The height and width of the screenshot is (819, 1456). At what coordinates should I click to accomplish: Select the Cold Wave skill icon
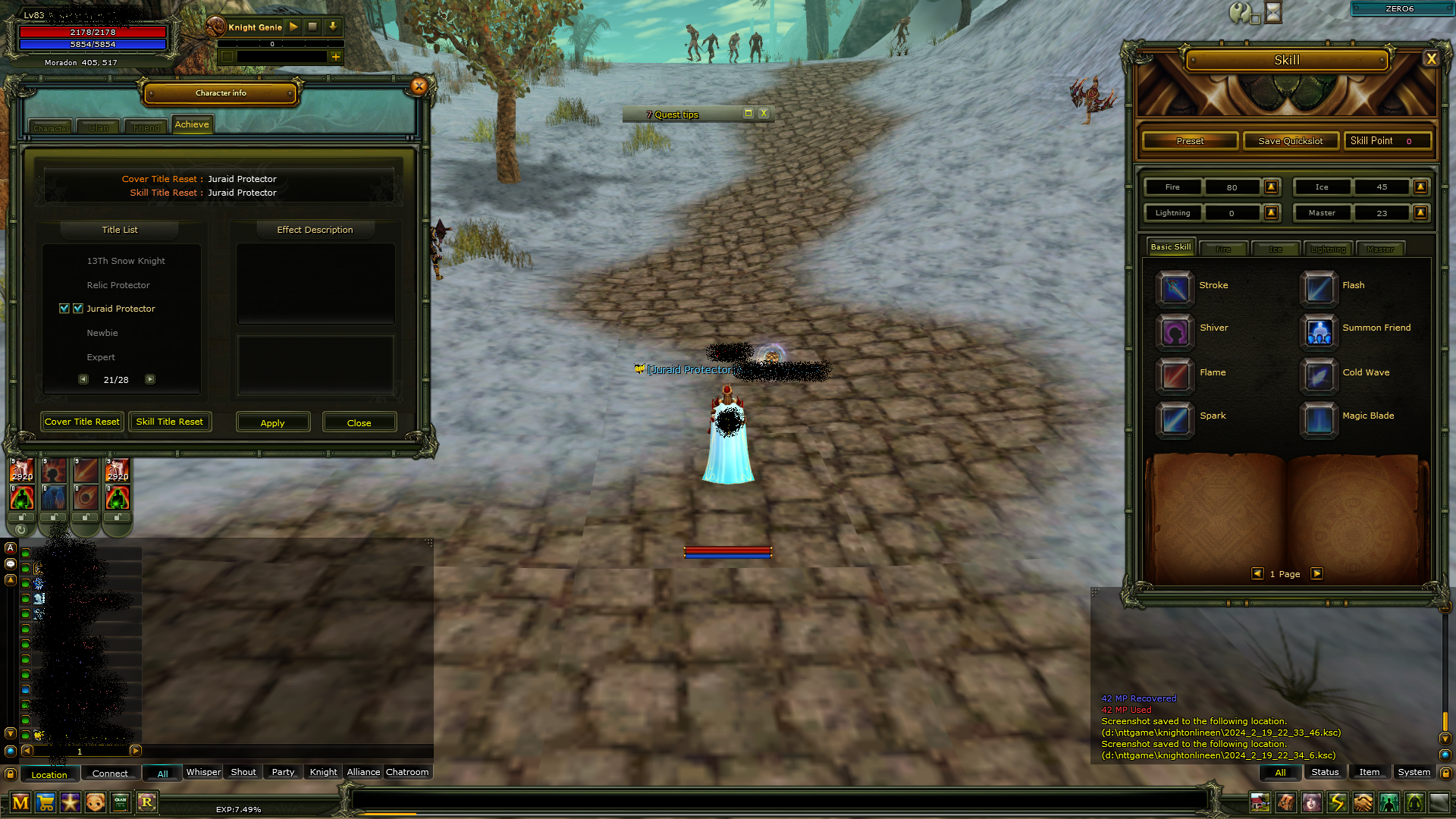click(1319, 376)
